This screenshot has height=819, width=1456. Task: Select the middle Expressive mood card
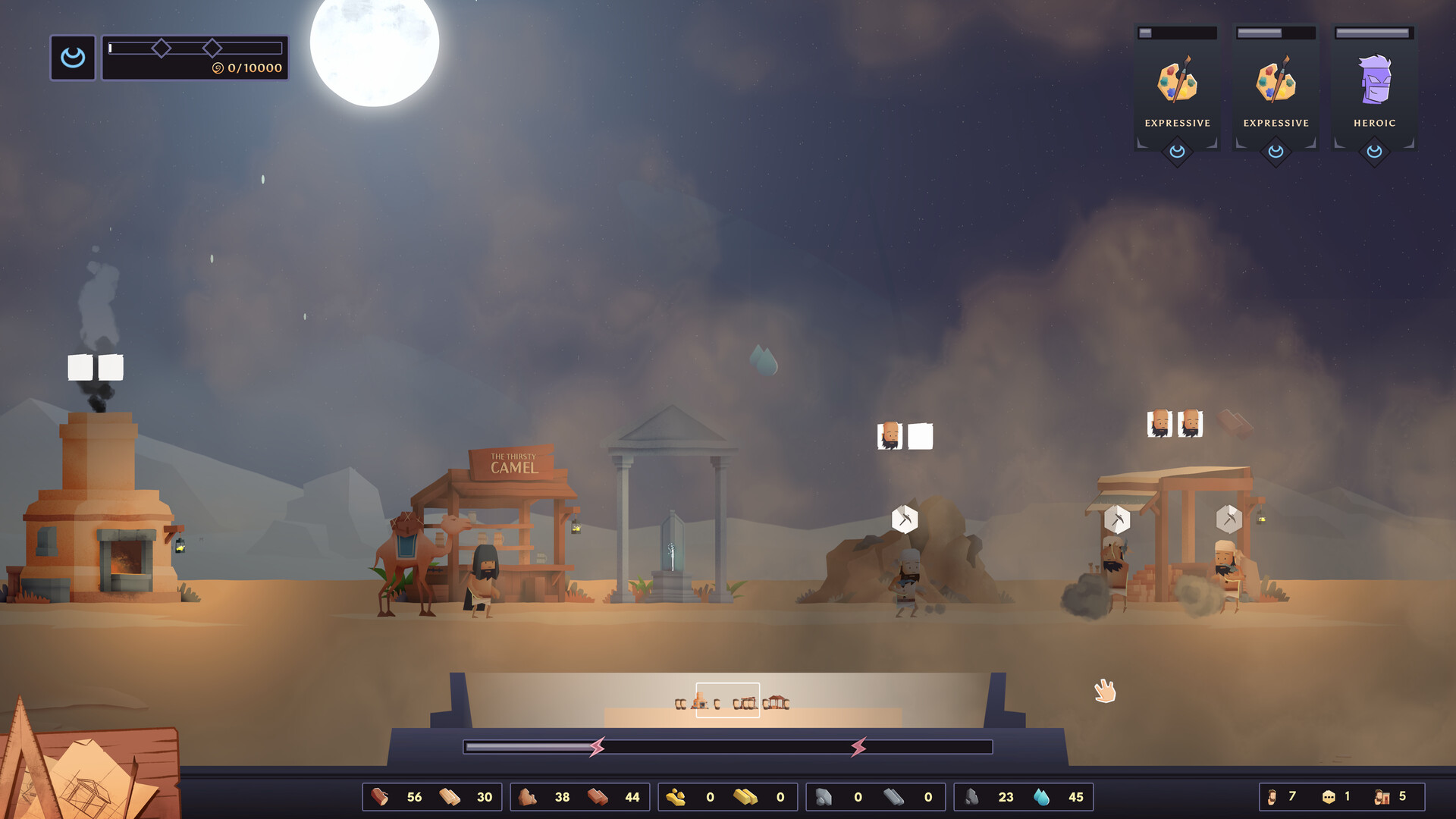pyautogui.click(x=1276, y=80)
